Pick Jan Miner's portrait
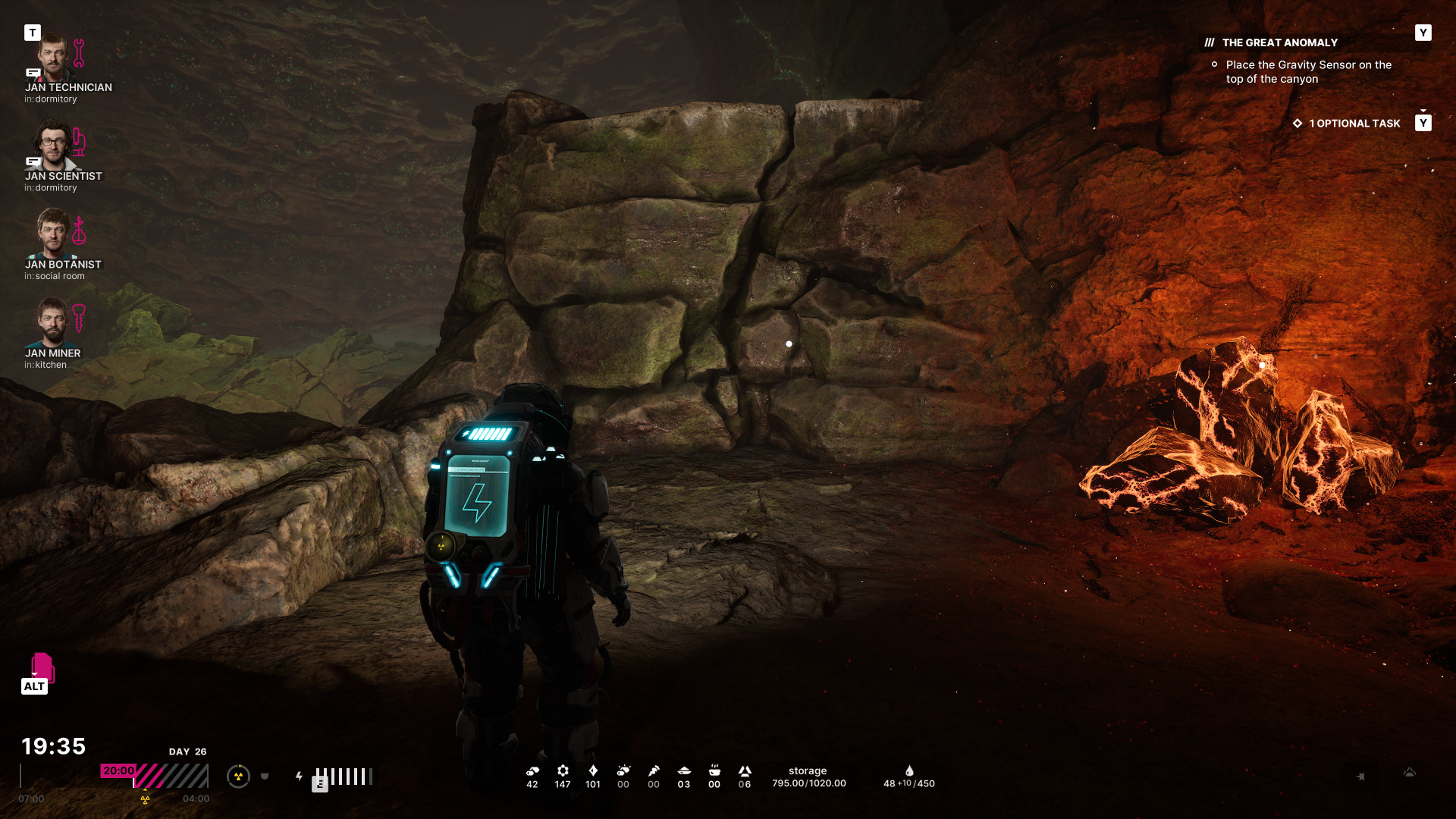The image size is (1456, 819). point(52,322)
